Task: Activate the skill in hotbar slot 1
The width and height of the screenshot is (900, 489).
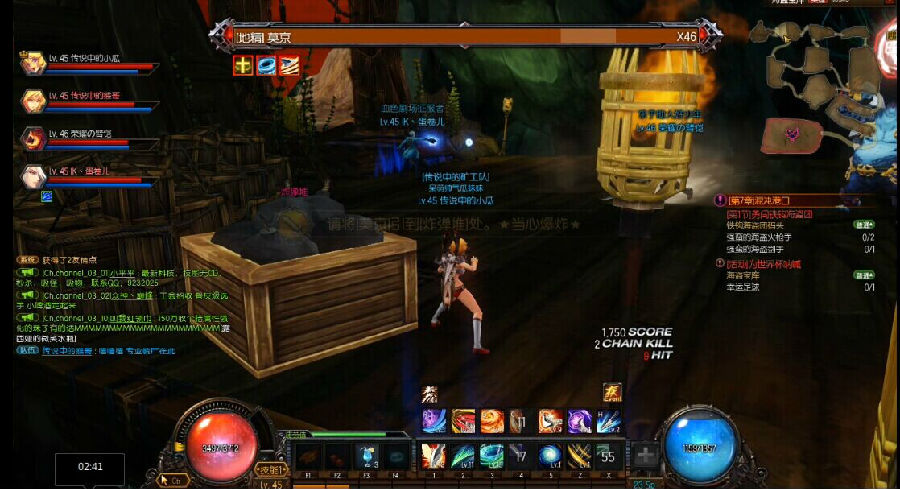Action: [x=433, y=456]
